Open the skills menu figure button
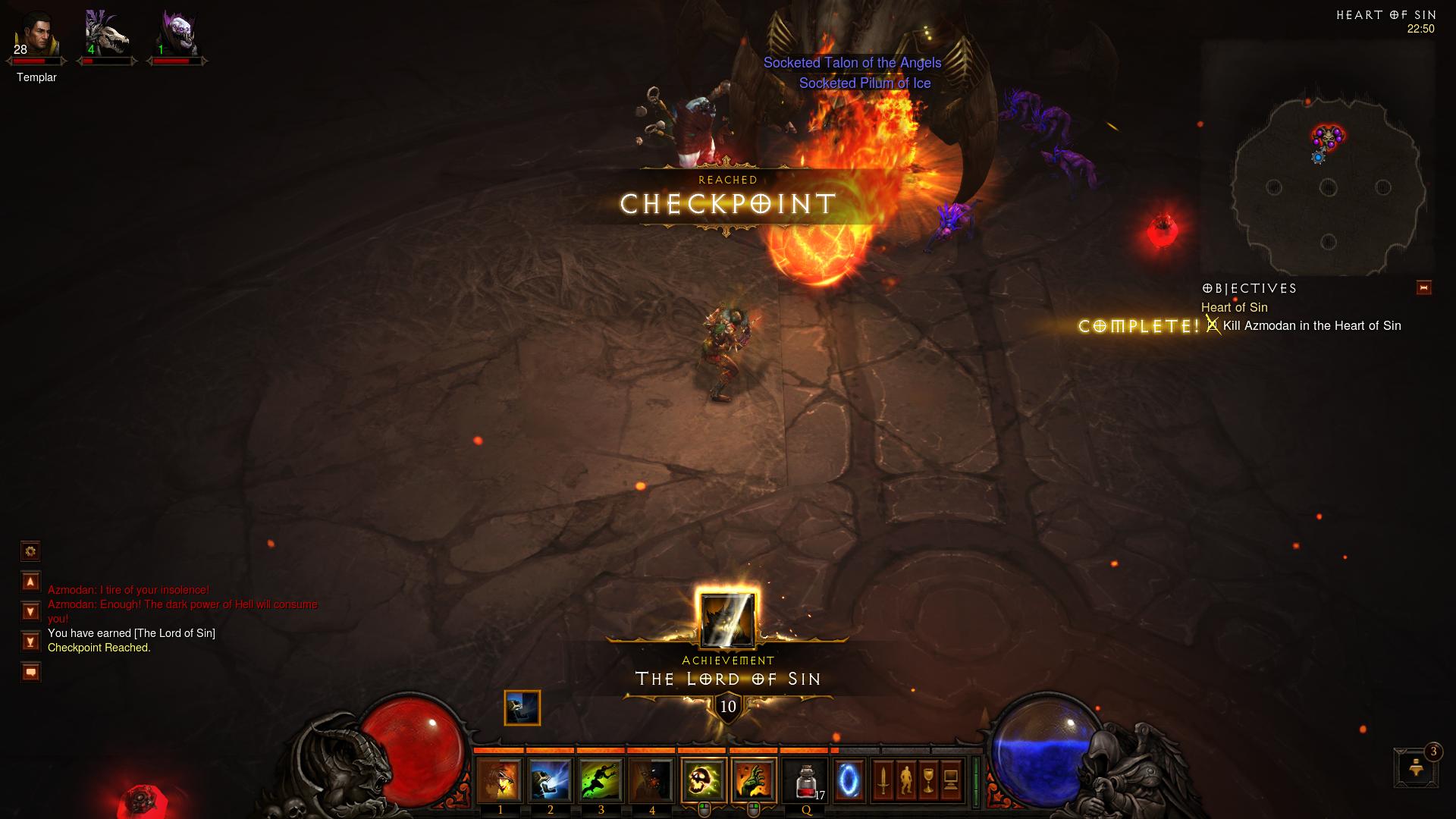1456x819 pixels. pyautogui.click(x=905, y=781)
